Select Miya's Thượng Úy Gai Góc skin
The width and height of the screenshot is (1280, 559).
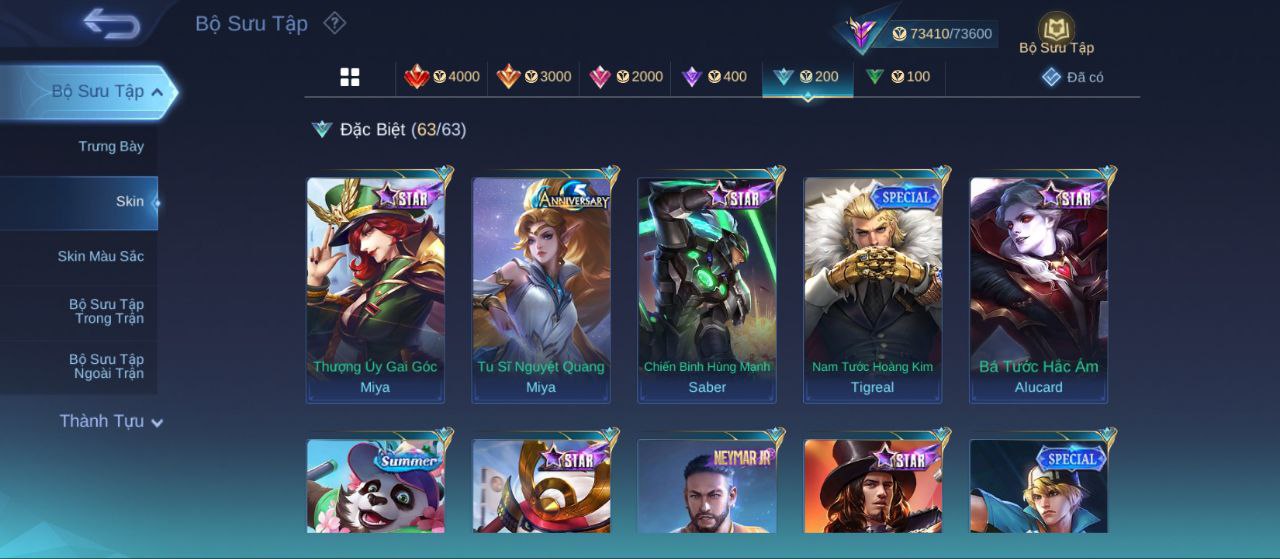point(375,290)
